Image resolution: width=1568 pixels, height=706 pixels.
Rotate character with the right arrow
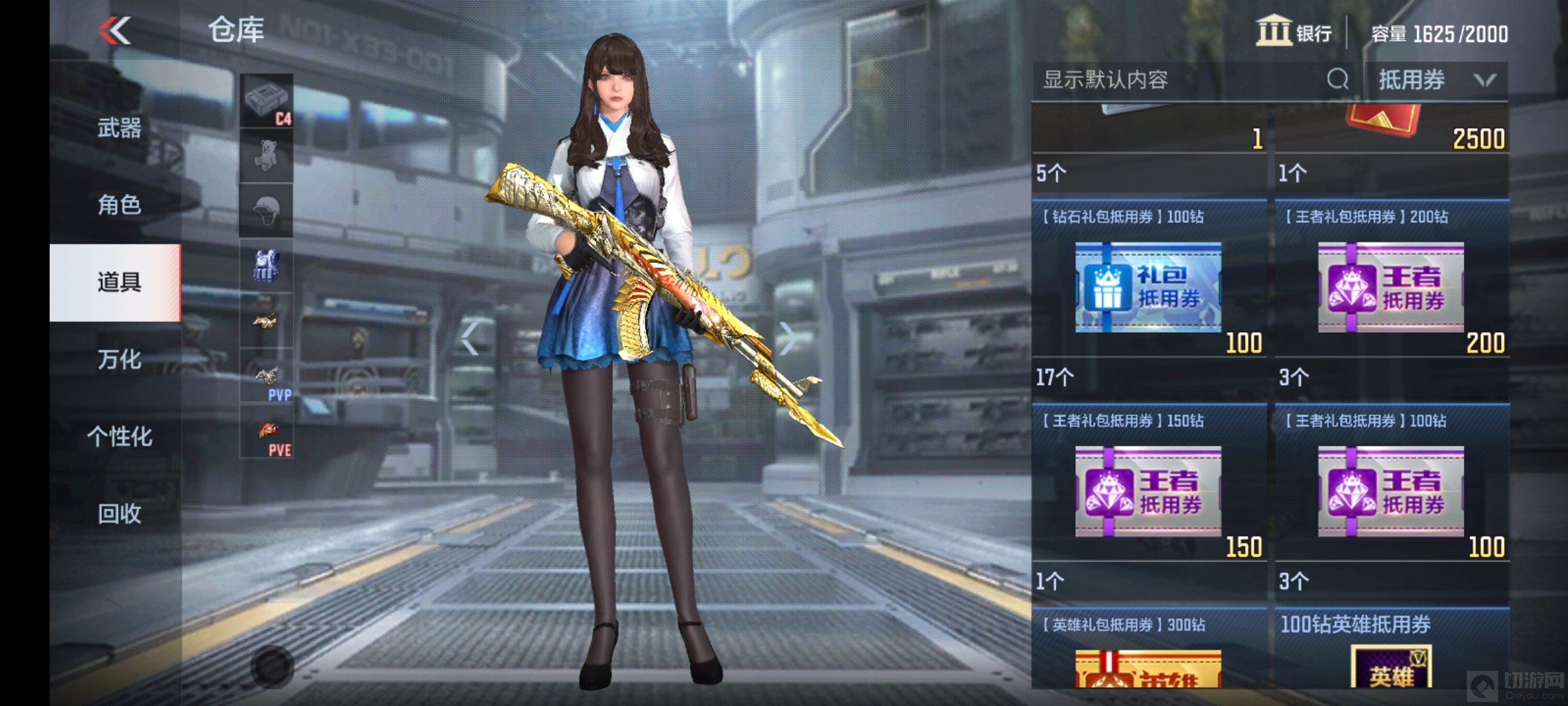tap(789, 337)
